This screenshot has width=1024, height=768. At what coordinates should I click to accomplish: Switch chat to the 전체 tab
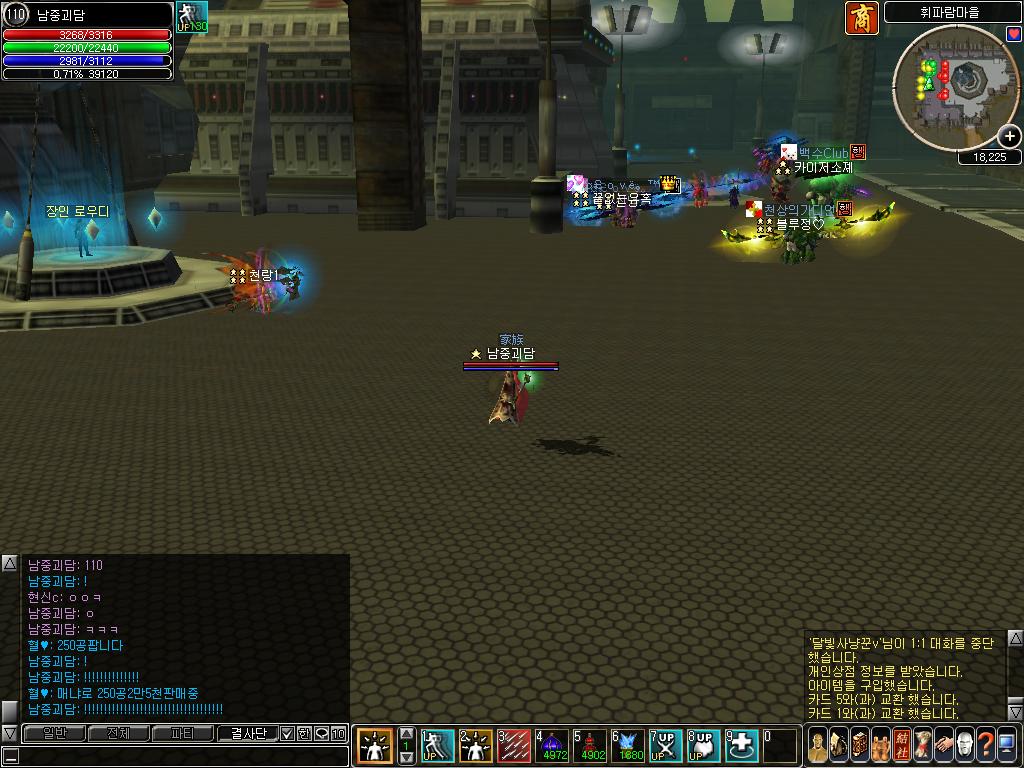[x=118, y=734]
